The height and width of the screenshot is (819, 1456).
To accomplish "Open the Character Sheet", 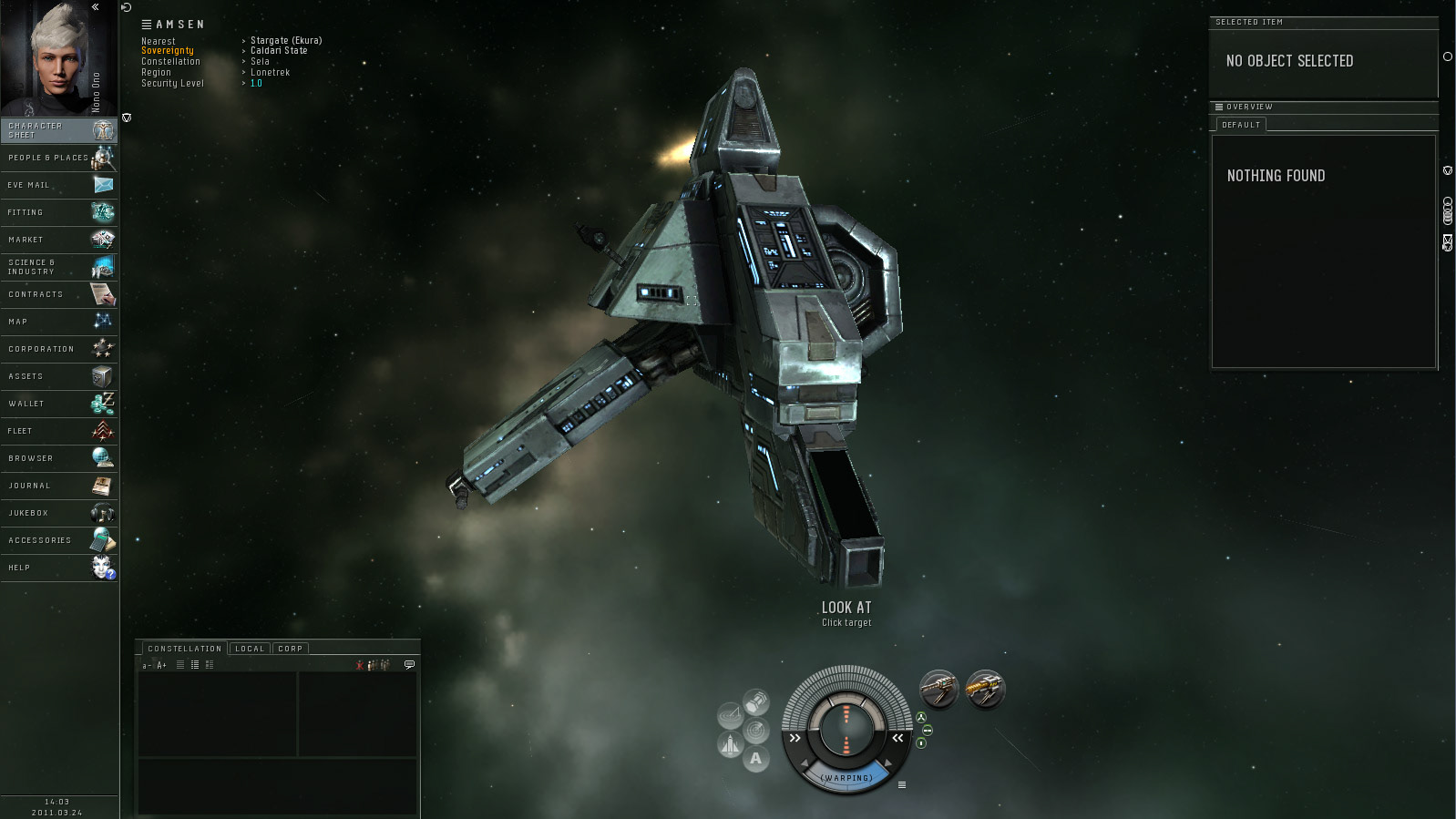I will (59, 130).
